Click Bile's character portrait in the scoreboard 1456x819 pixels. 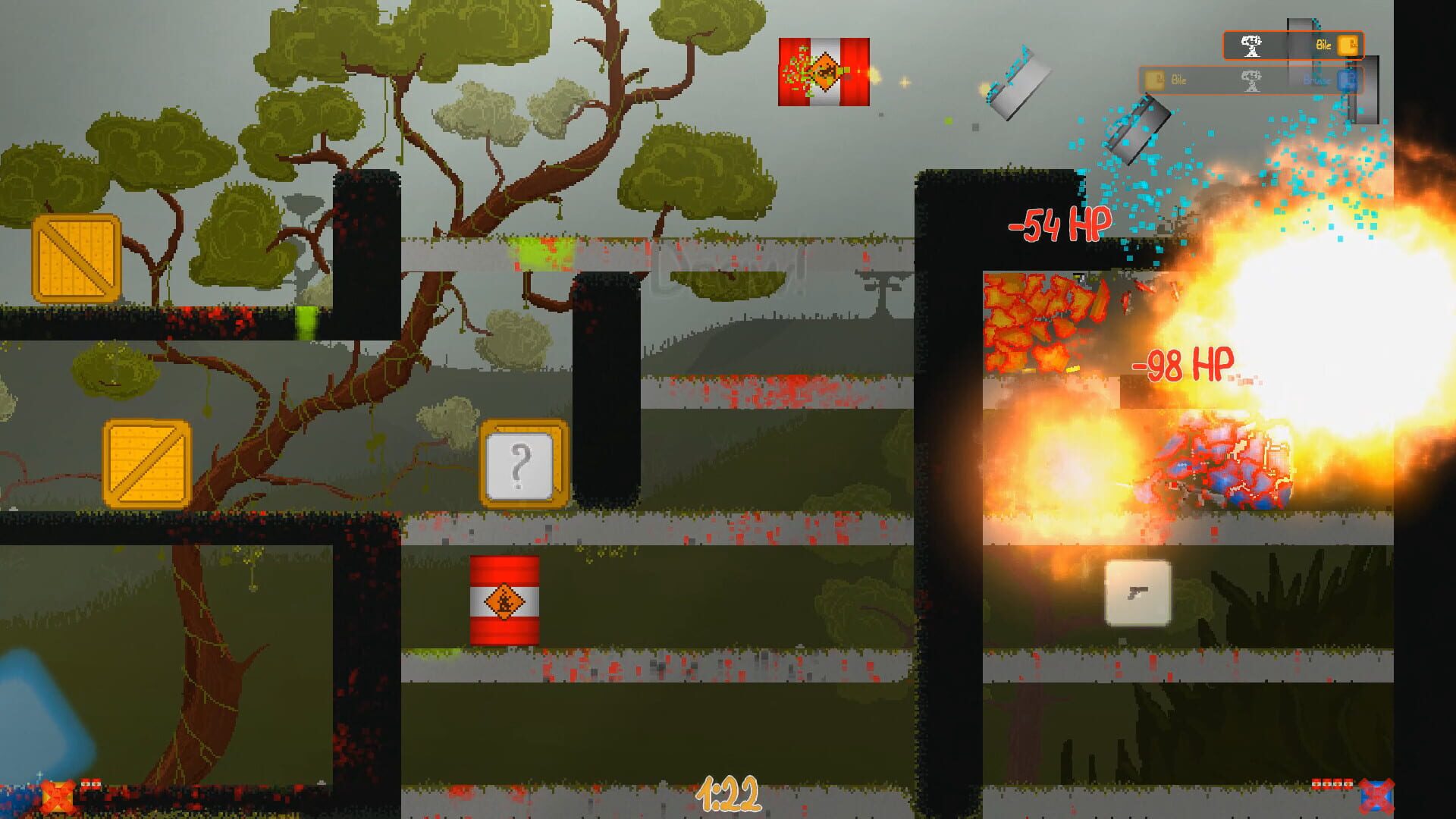click(x=1250, y=46)
